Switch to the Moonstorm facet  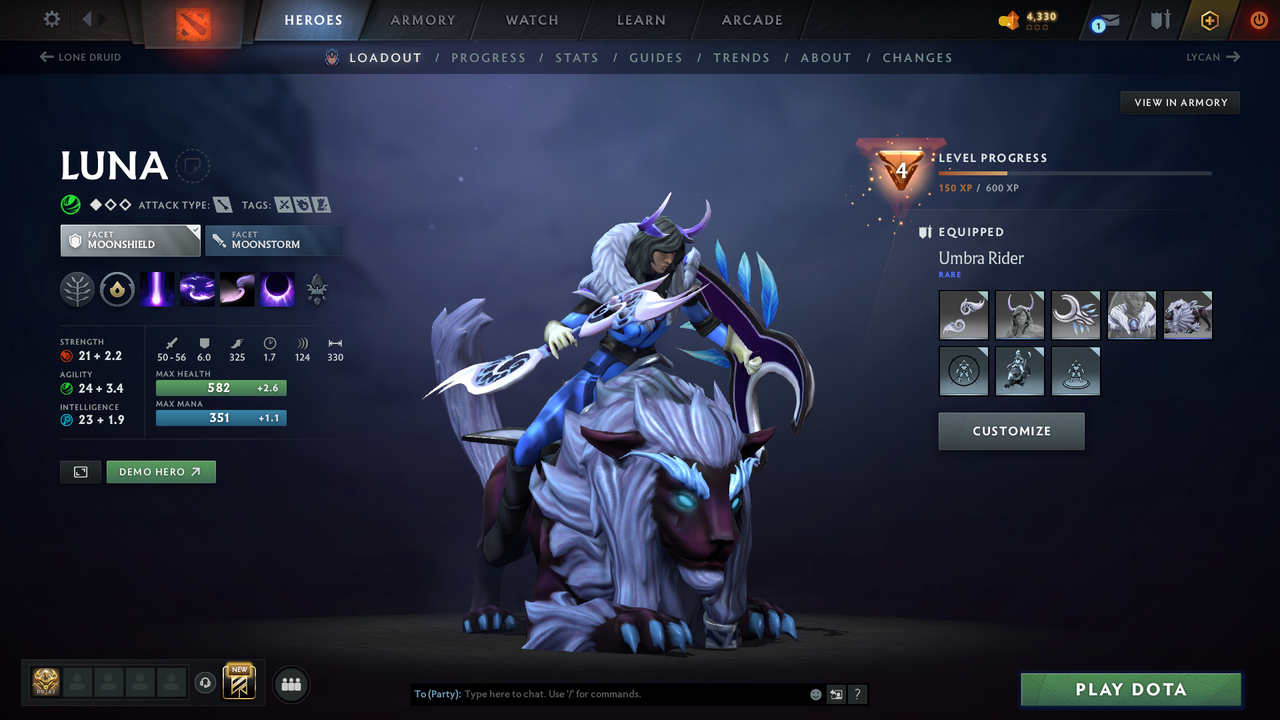pos(274,240)
